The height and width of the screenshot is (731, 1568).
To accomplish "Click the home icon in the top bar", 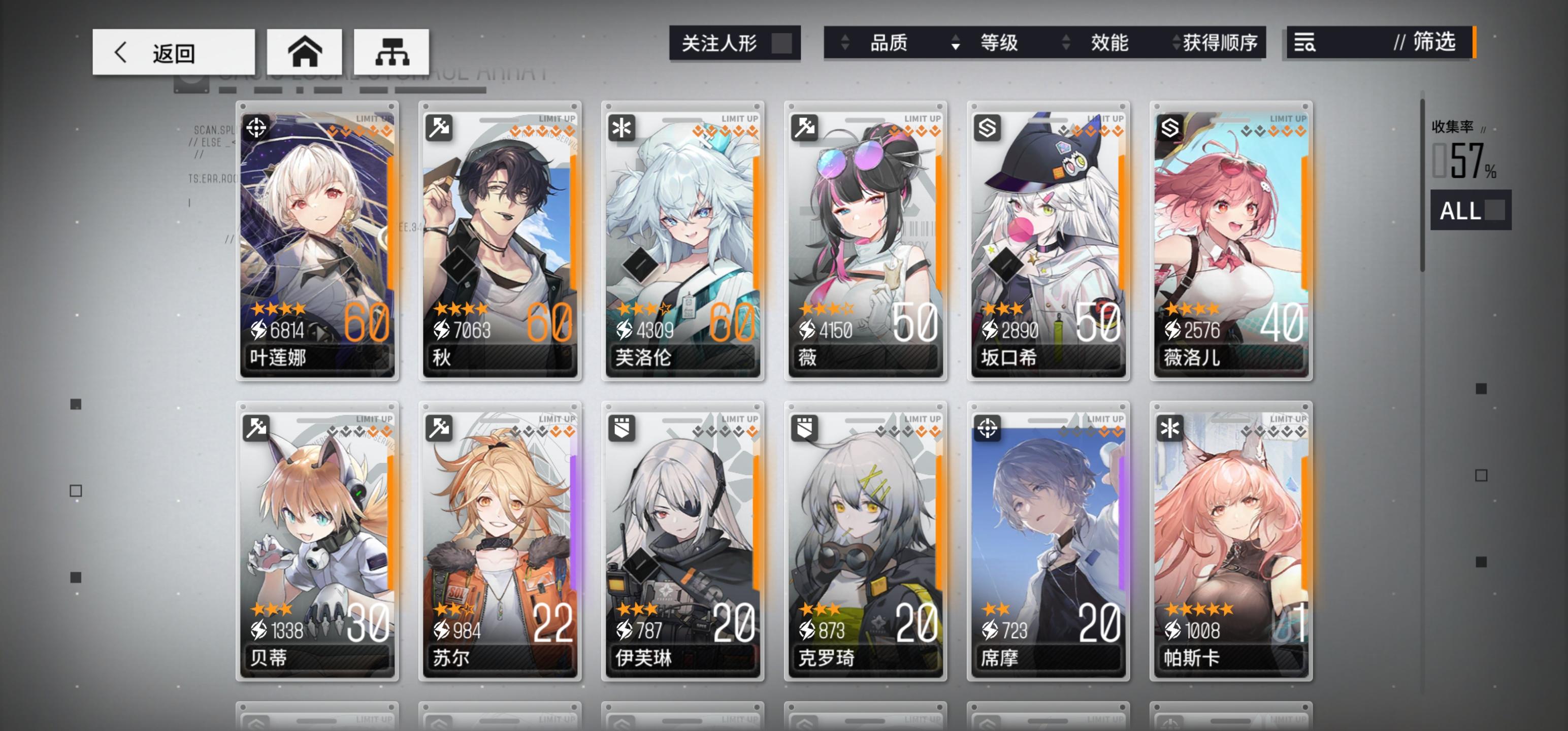I will point(306,51).
